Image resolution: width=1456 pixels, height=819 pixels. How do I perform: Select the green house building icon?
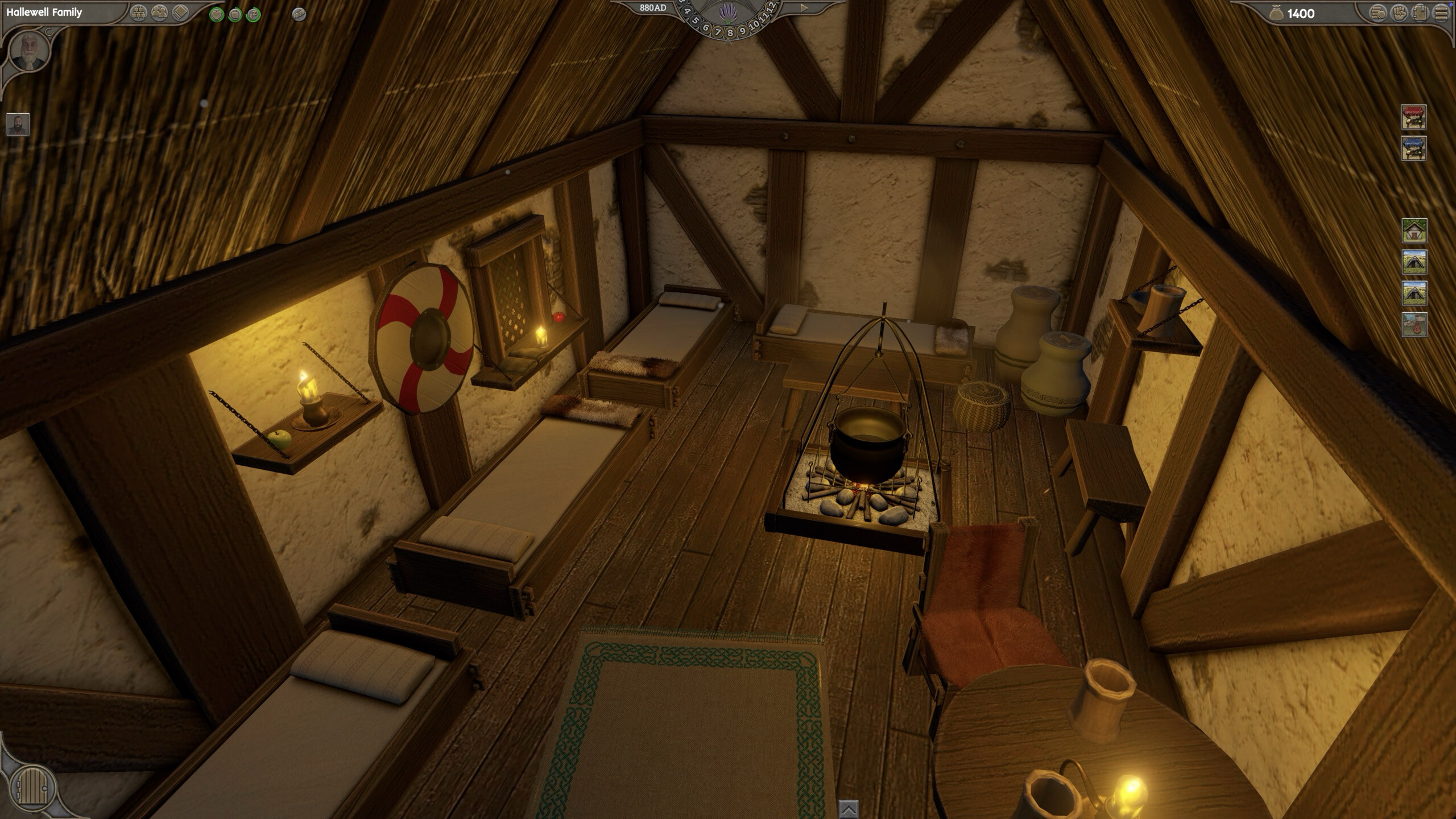tap(1414, 231)
